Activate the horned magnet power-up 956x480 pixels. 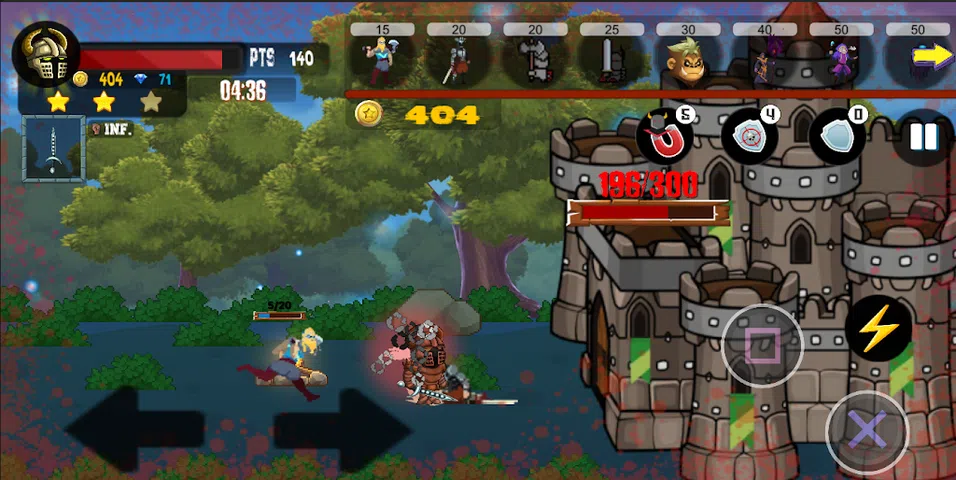click(x=665, y=138)
